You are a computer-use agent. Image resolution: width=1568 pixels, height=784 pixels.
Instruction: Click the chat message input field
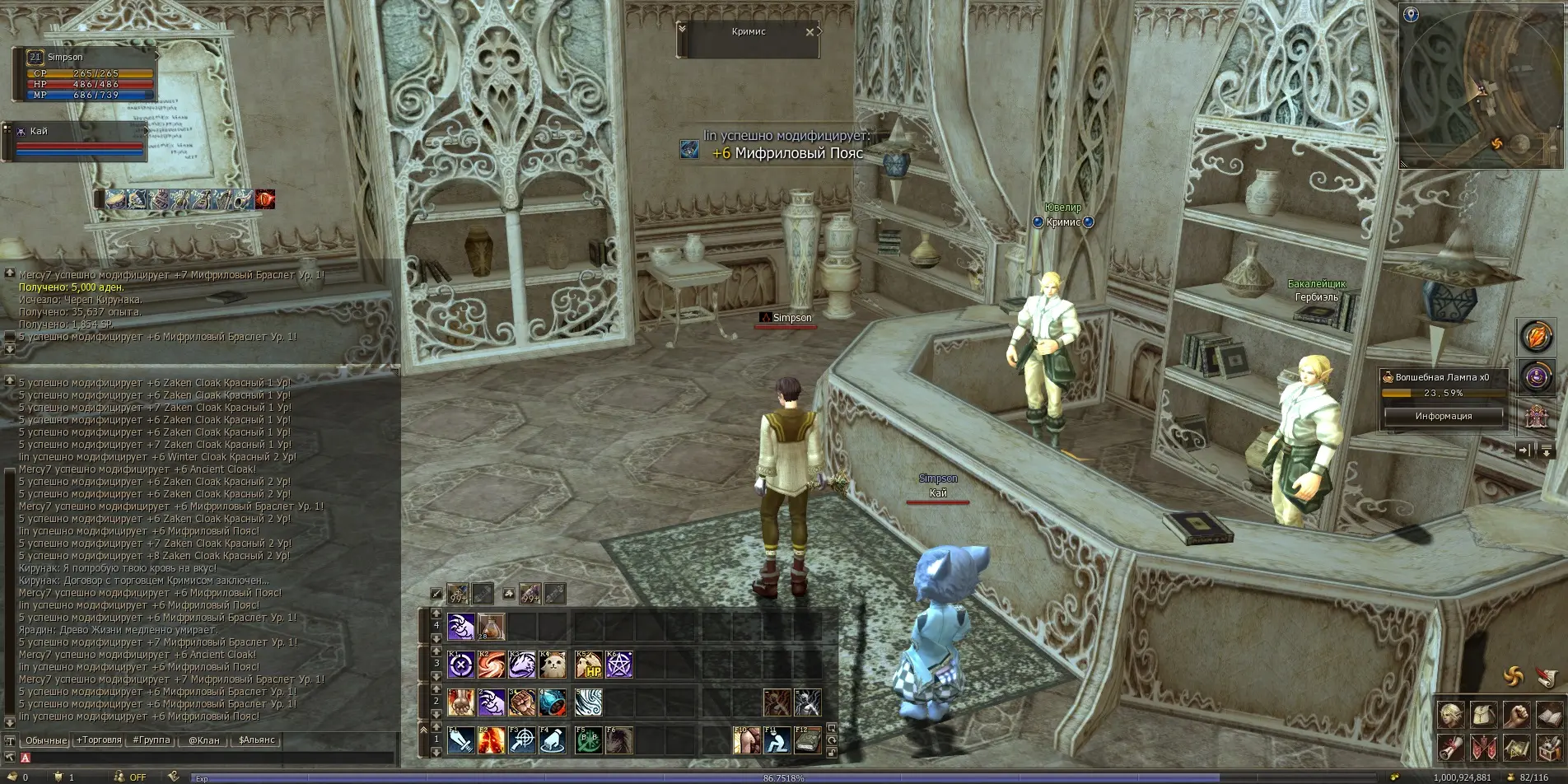coord(206,758)
